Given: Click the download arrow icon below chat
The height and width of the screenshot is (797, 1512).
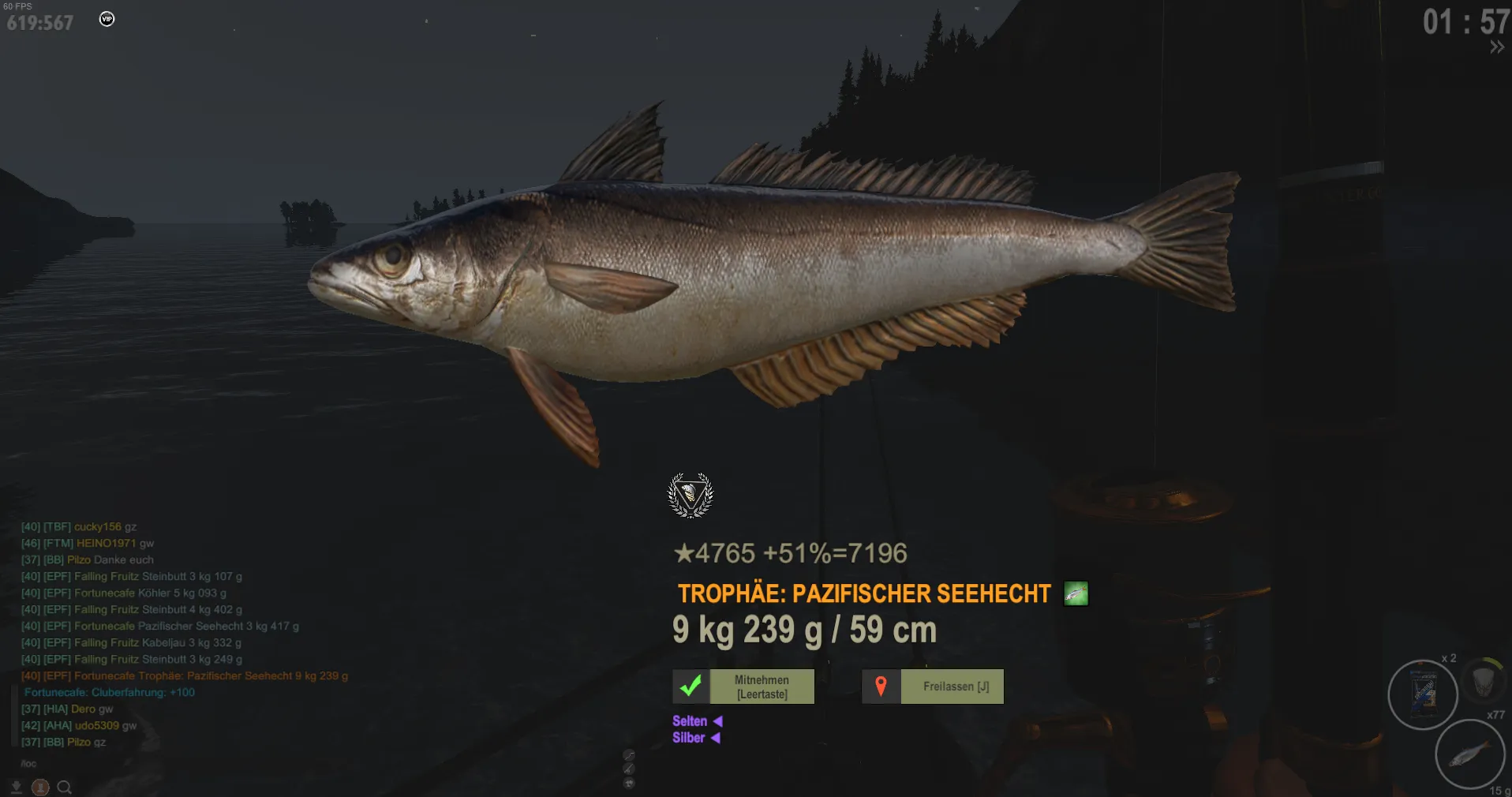Looking at the screenshot, I should (x=16, y=788).
